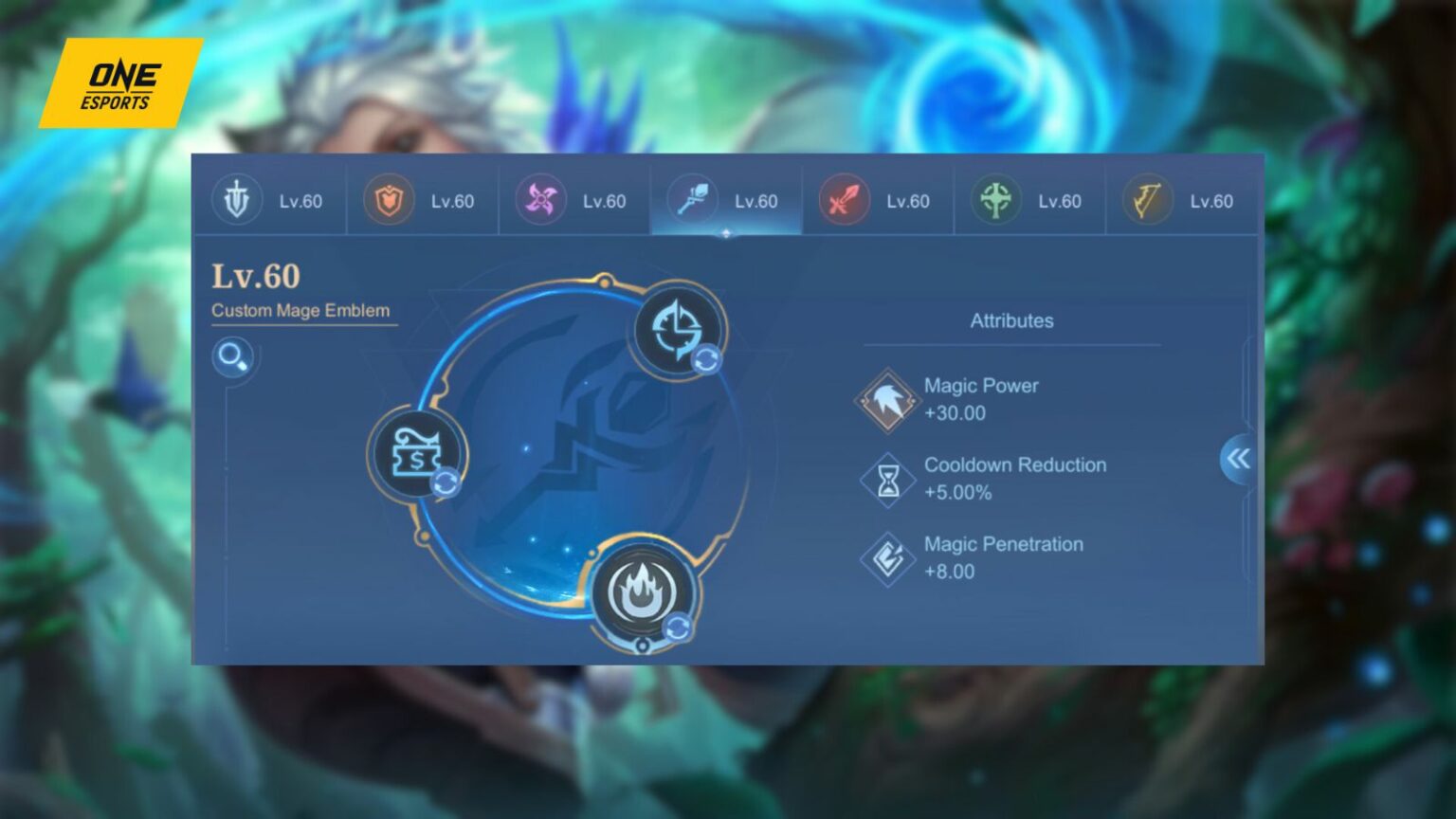Choose the Mage staff emblem tab
This screenshot has height=819, width=1456.
click(692, 201)
